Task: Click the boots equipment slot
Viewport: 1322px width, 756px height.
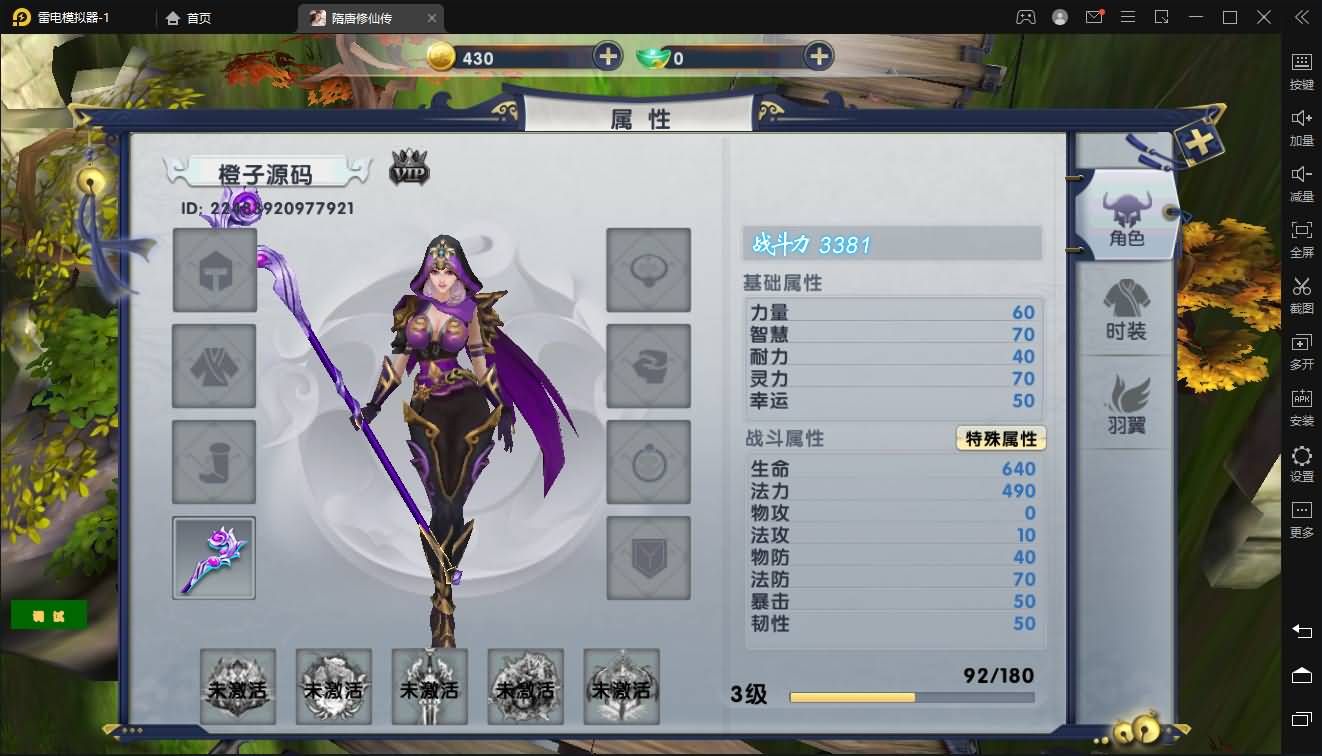Action: [213, 462]
